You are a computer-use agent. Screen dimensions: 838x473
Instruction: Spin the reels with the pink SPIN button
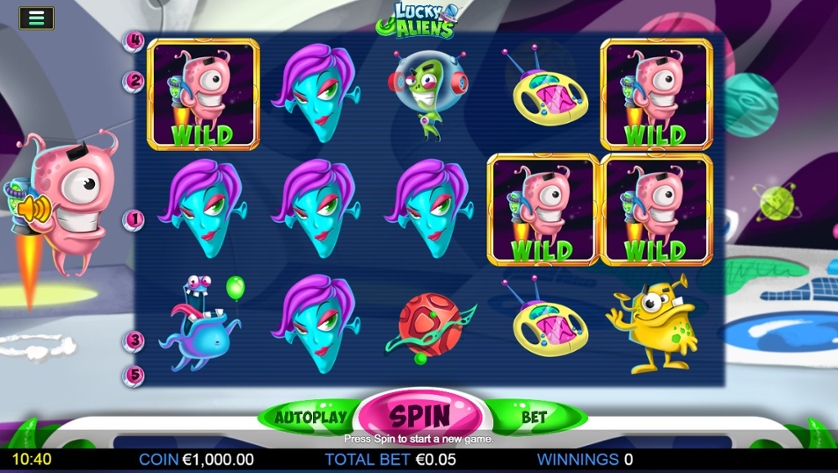(x=420, y=414)
